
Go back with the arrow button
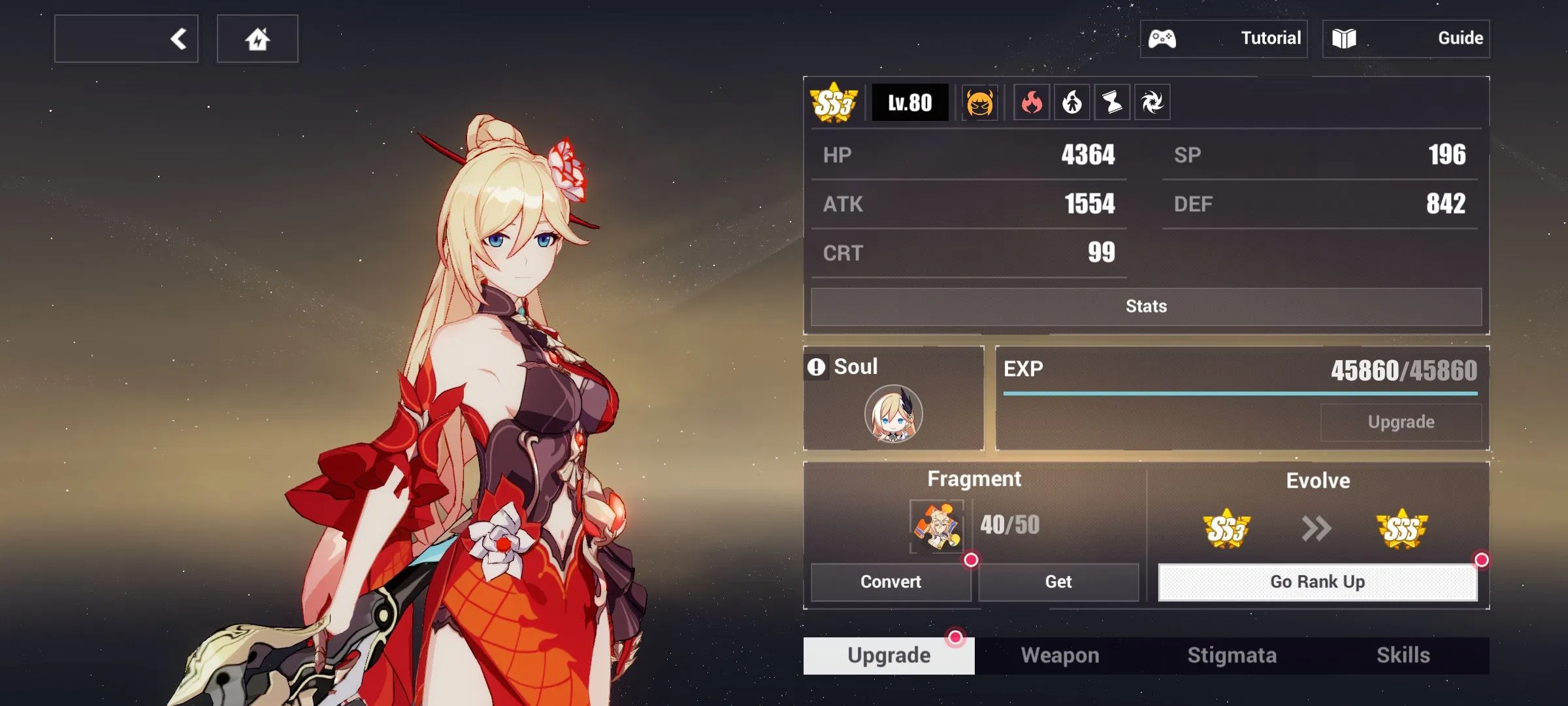[127, 39]
